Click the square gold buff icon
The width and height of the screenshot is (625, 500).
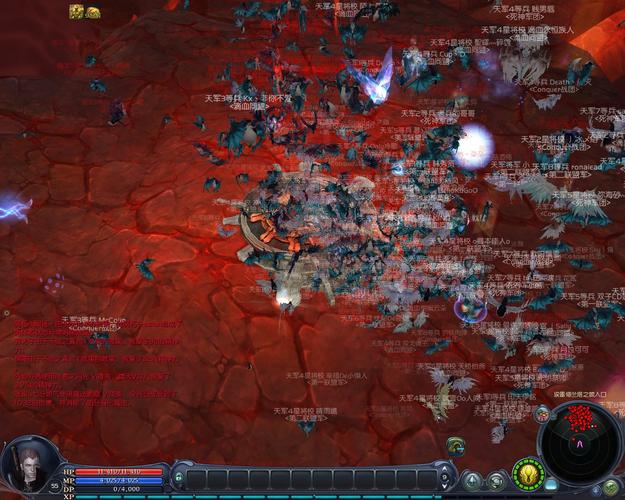coord(76,11)
